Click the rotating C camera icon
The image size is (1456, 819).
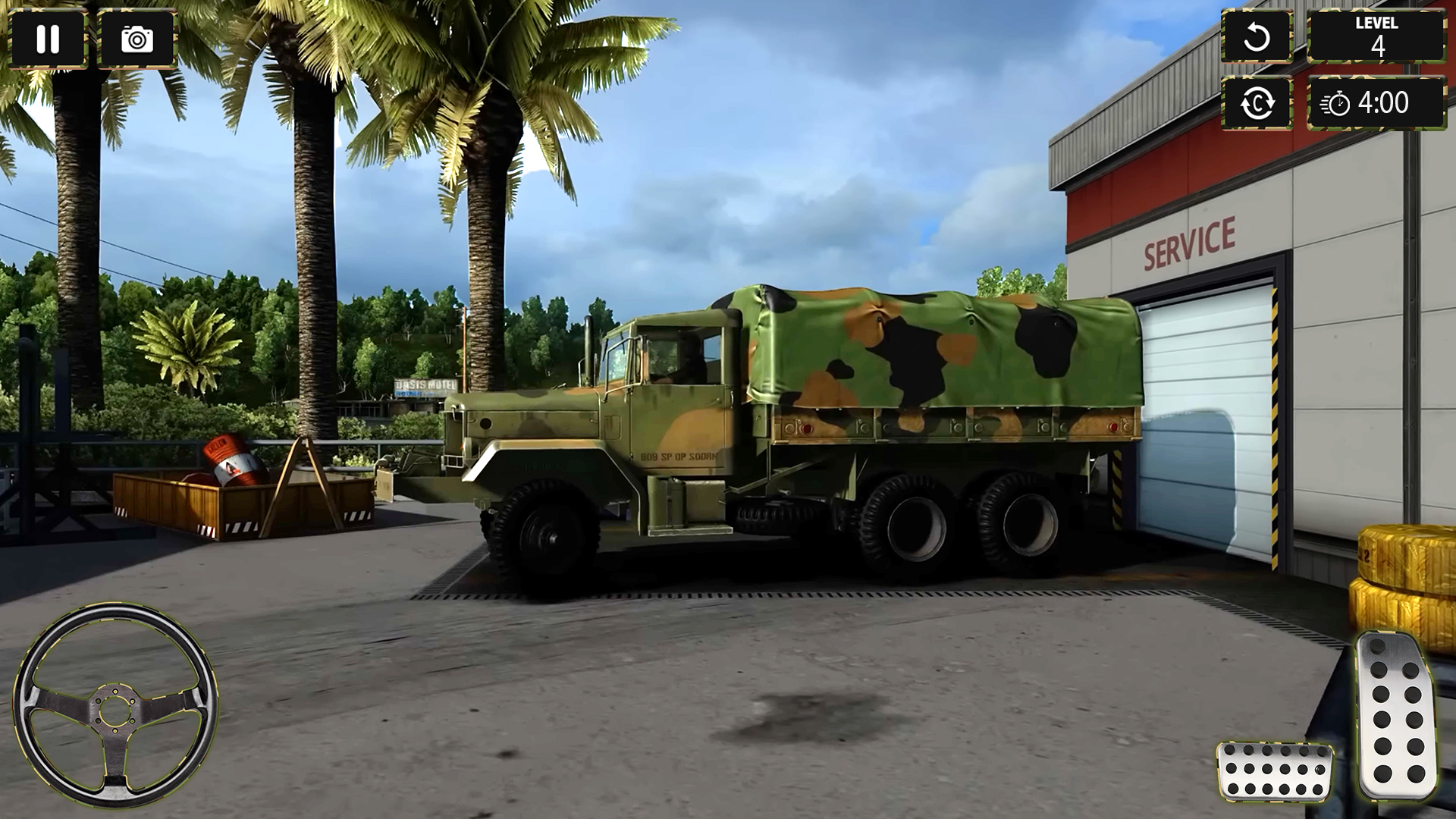pyautogui.click(x=1257, y=104)
